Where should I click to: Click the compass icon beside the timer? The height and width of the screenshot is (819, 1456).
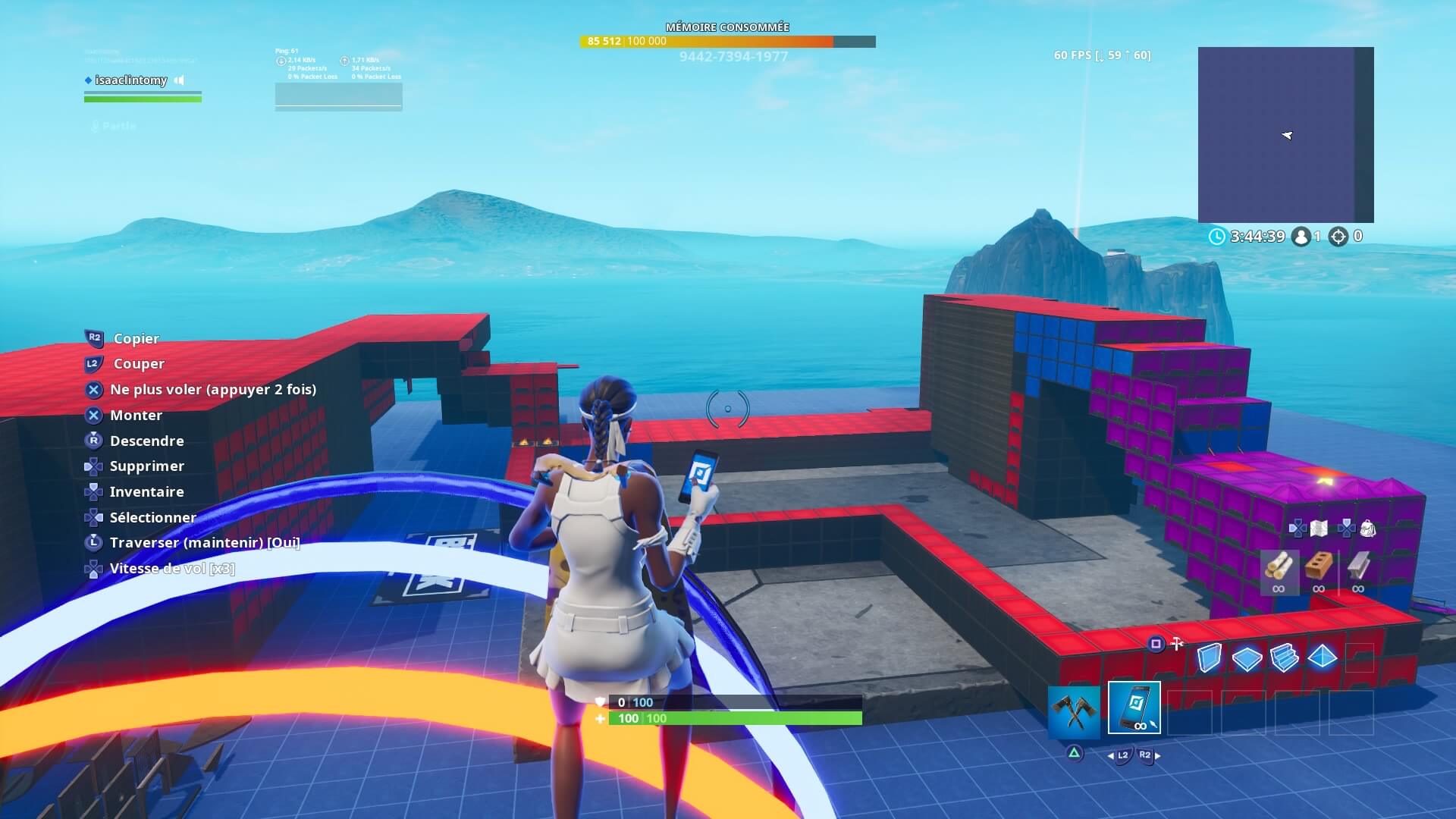pyautogui.click(x=1339, y=237)
